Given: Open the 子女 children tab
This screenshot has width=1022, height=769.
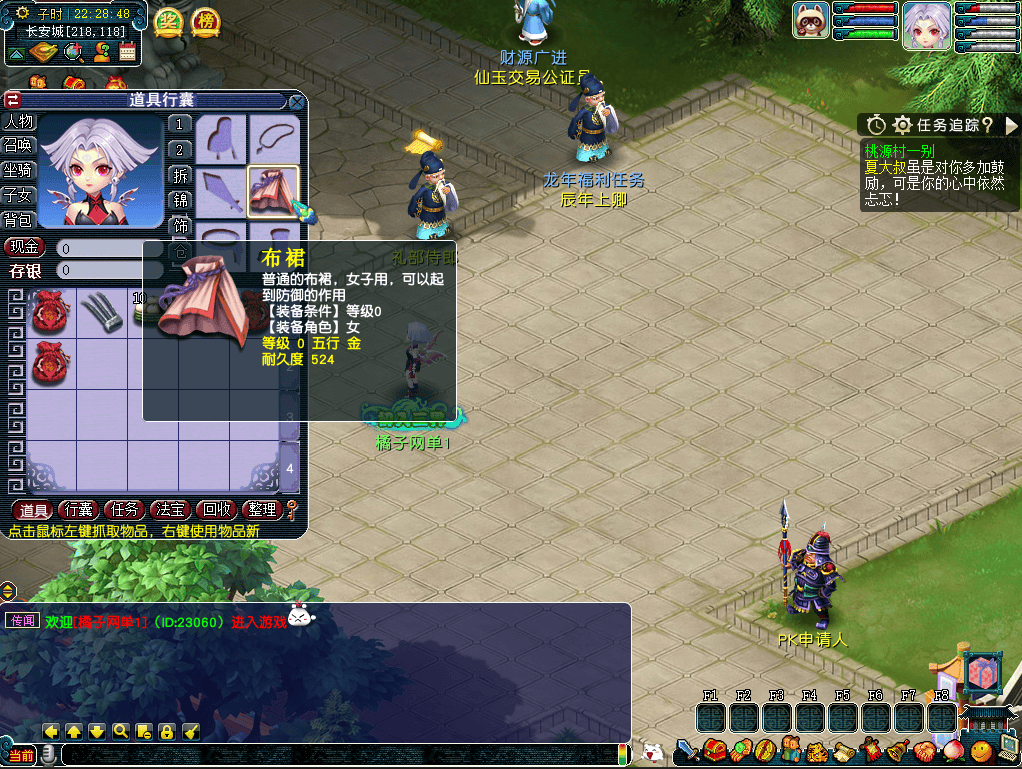Looking at the screenshot, I should click(x=19, y=195).
